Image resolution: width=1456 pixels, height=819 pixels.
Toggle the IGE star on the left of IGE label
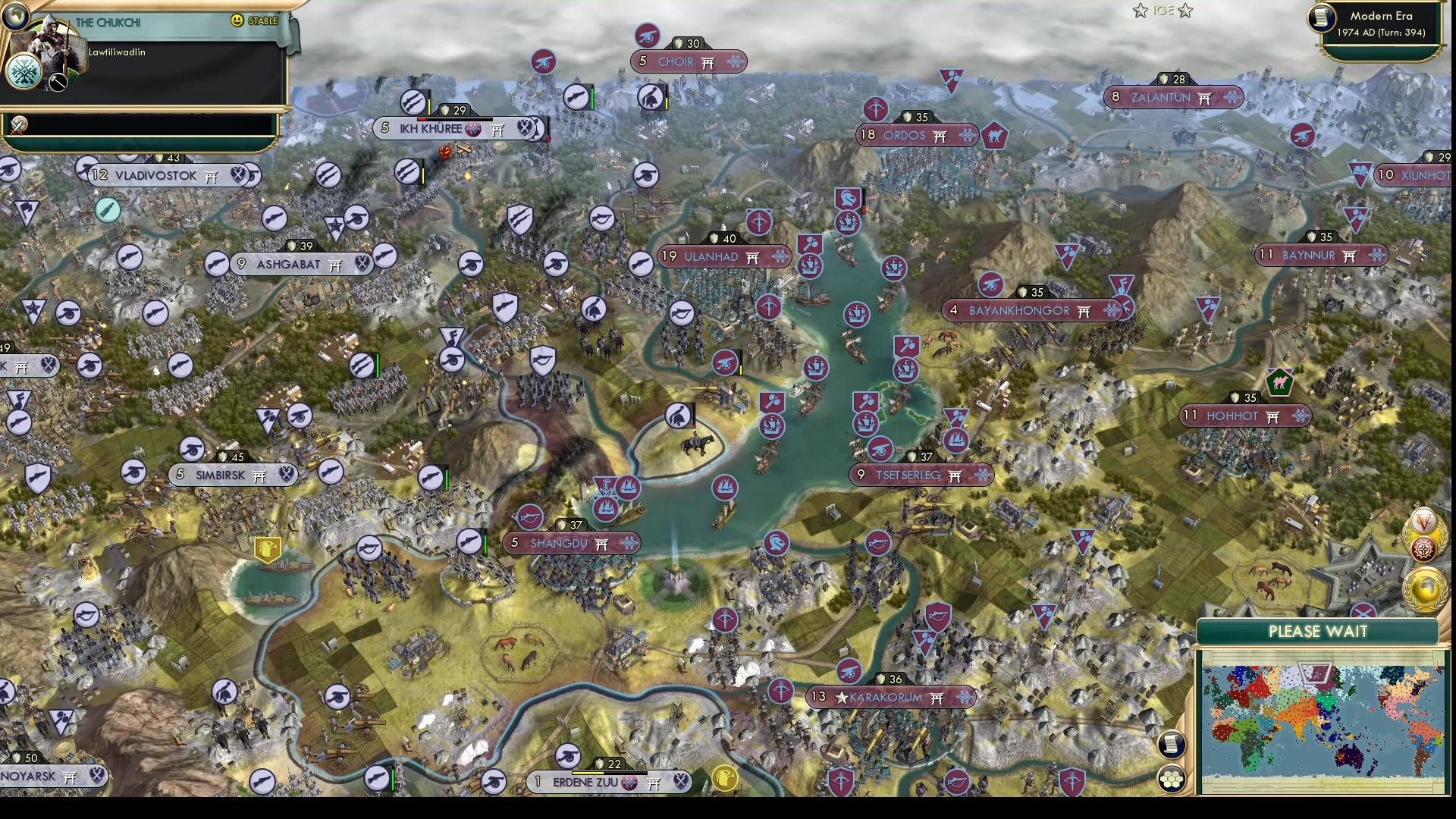(x=1139, y=11)
